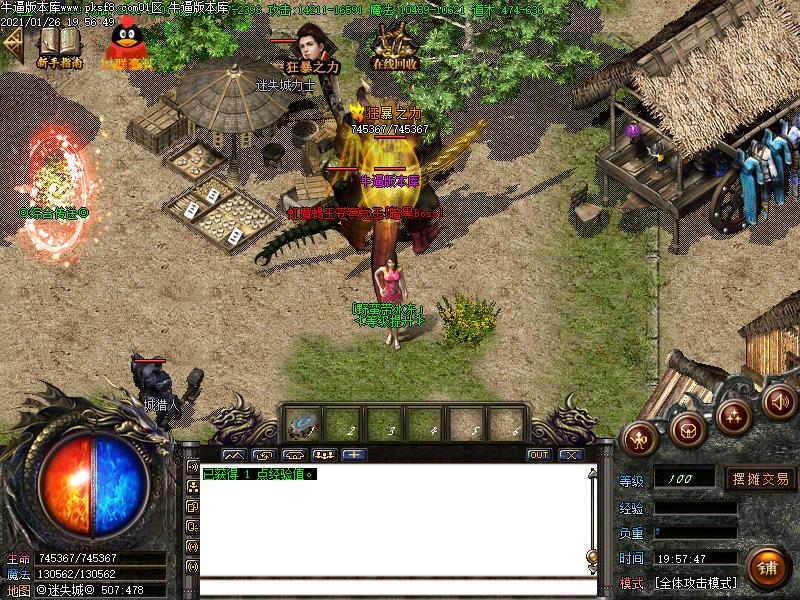800x600 pixels.
Task: Focus the chat text input field
Action: point(390,587)
